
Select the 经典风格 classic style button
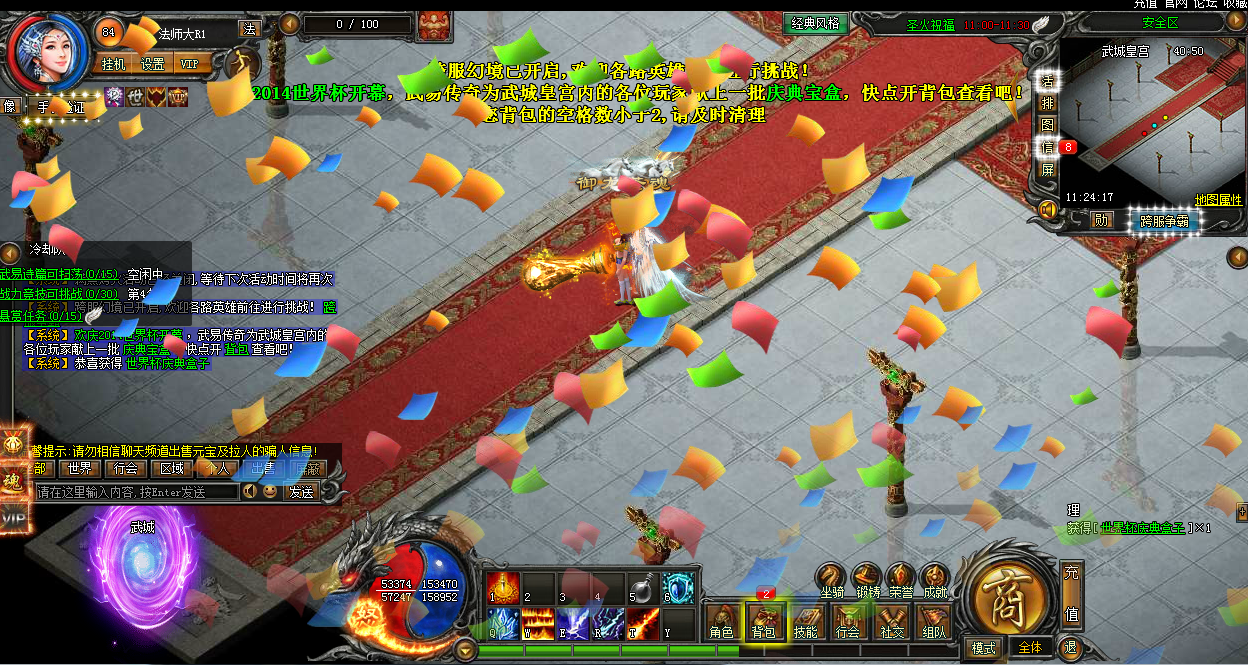point(815,24)
